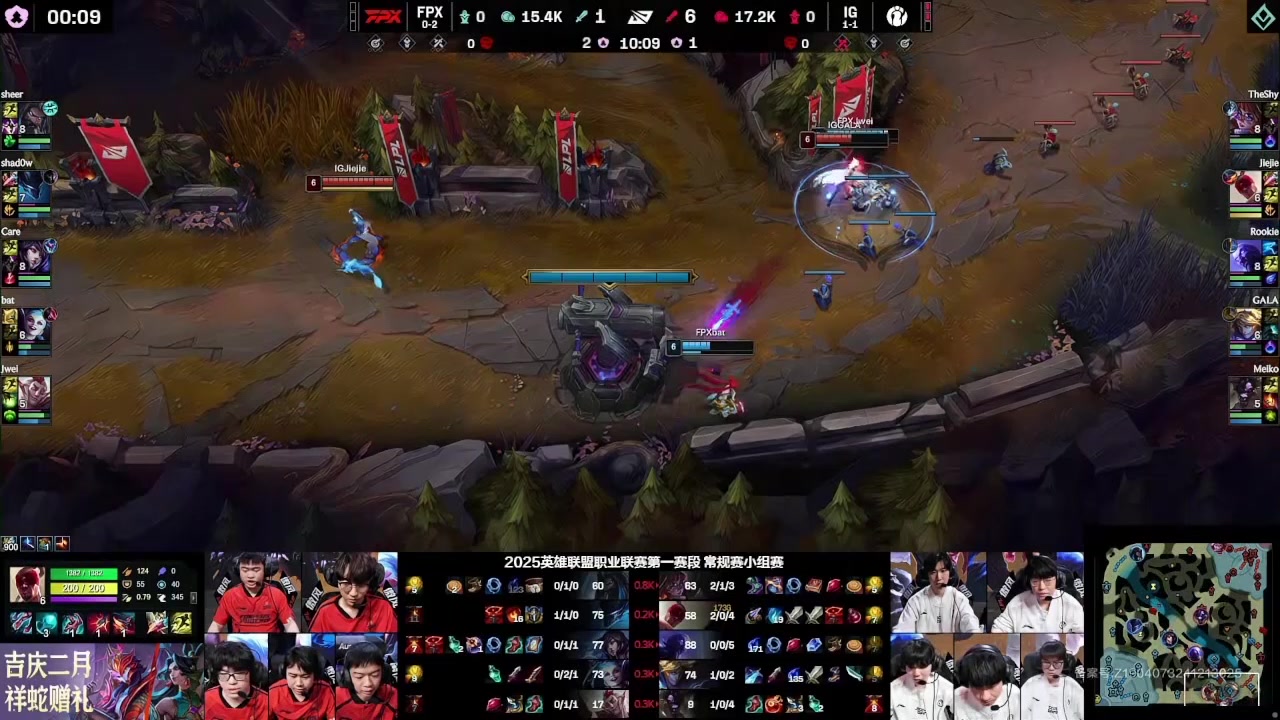This screenshot has height=720, width=1280.
Task: Click the selected Lee Sin portrait
Action: click(27, 586)
